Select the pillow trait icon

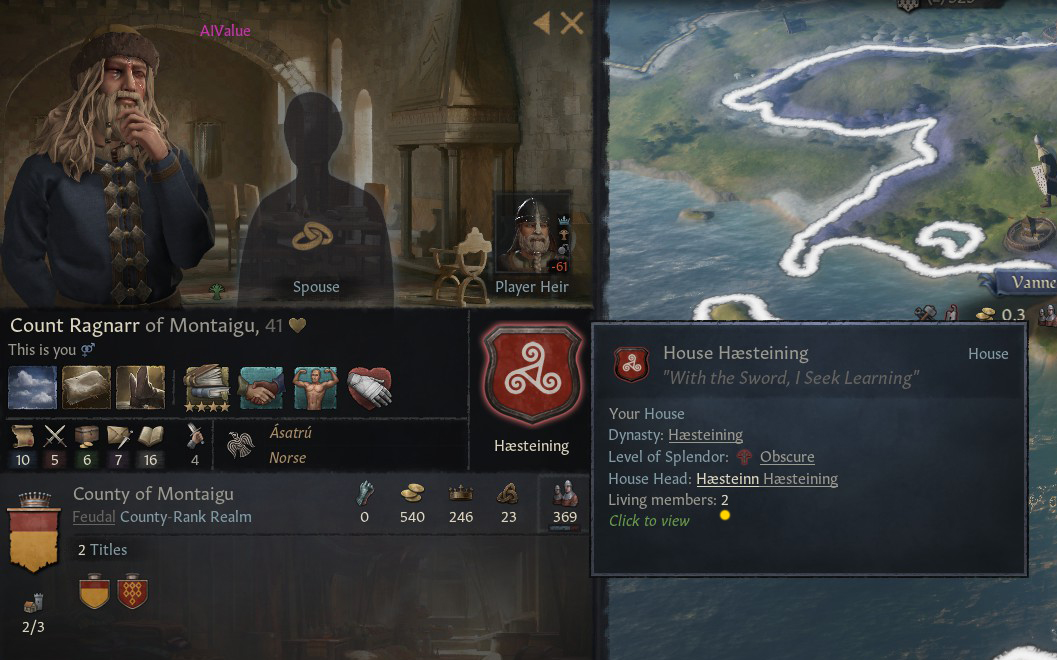86,387
